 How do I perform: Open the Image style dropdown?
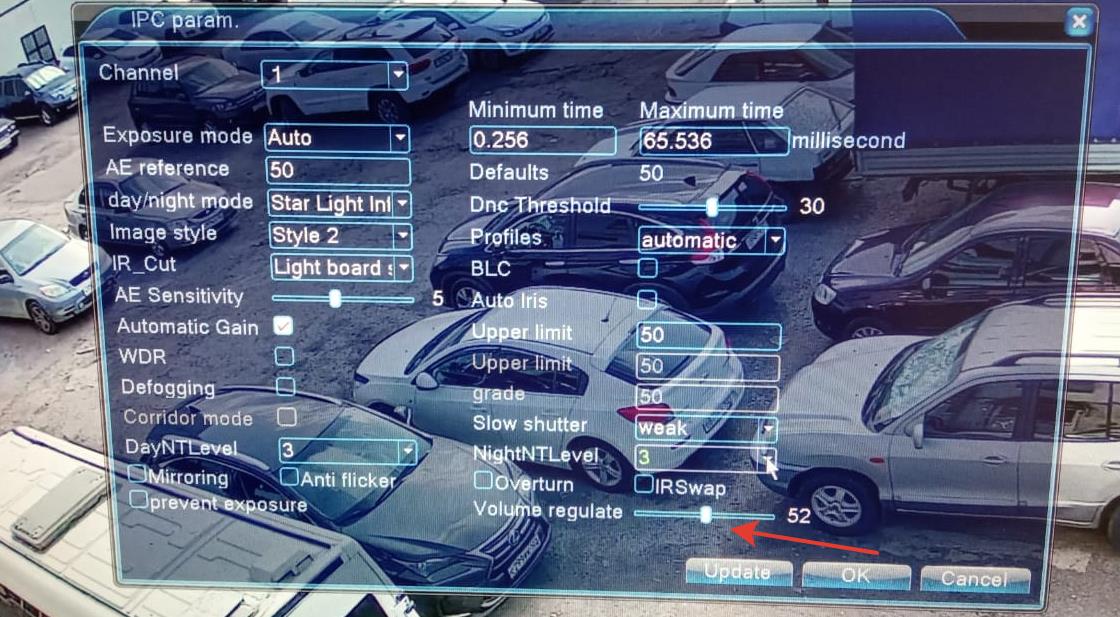[x=402, y=236]
